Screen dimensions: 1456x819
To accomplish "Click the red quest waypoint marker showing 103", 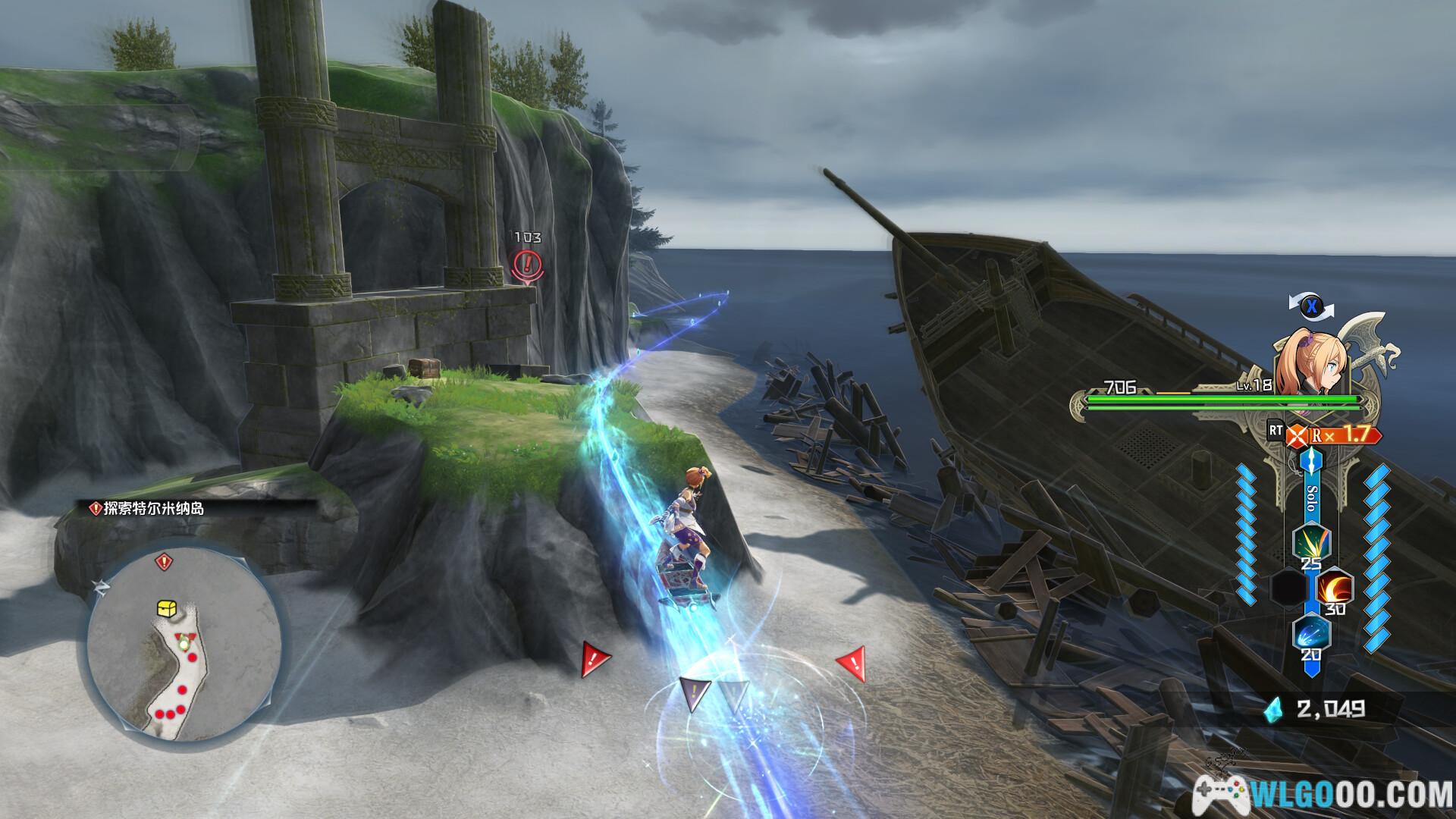I will pyautogui.click(x=528, y=264).
